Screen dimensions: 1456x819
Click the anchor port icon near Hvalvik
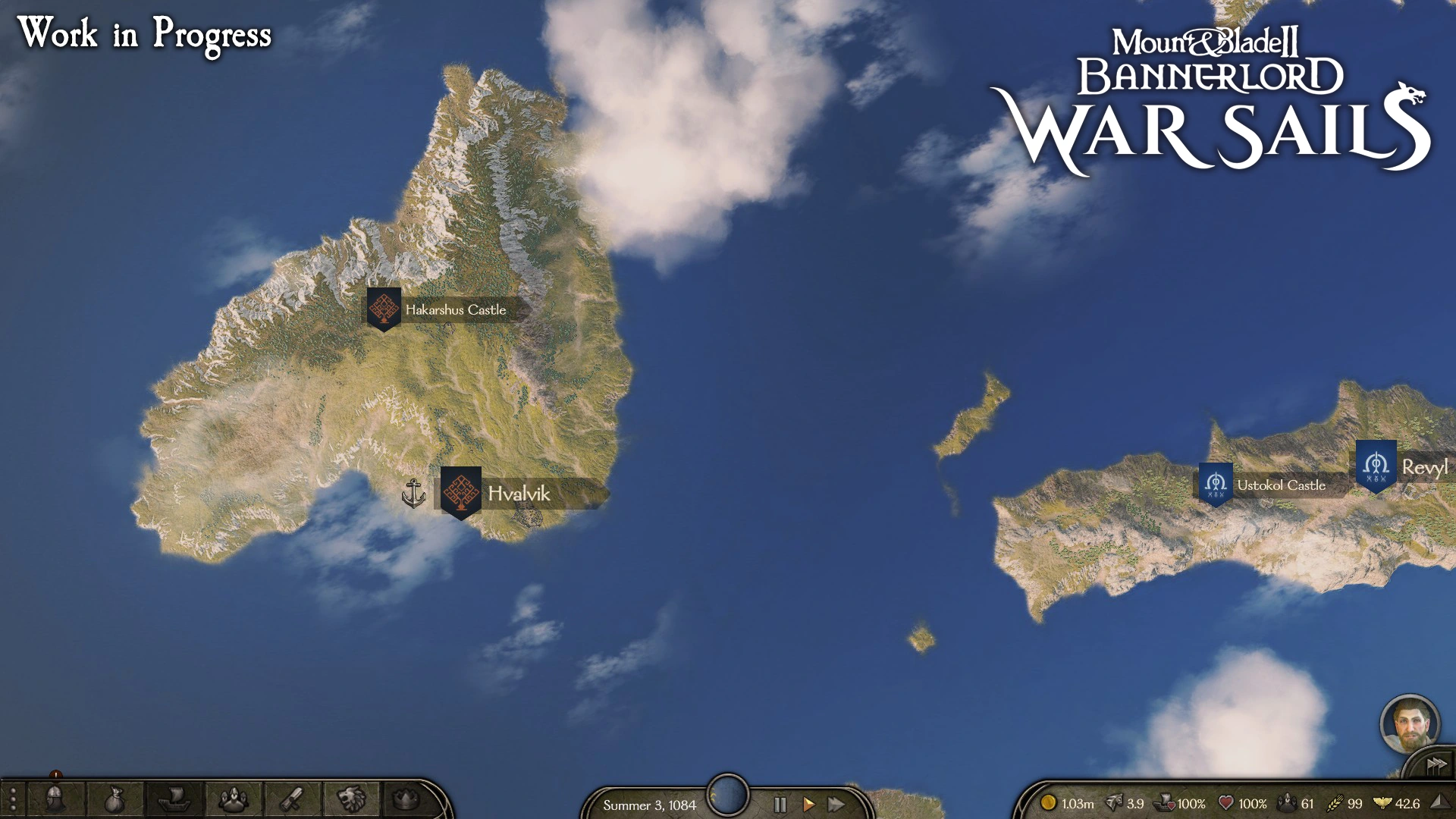coord(413,493)
